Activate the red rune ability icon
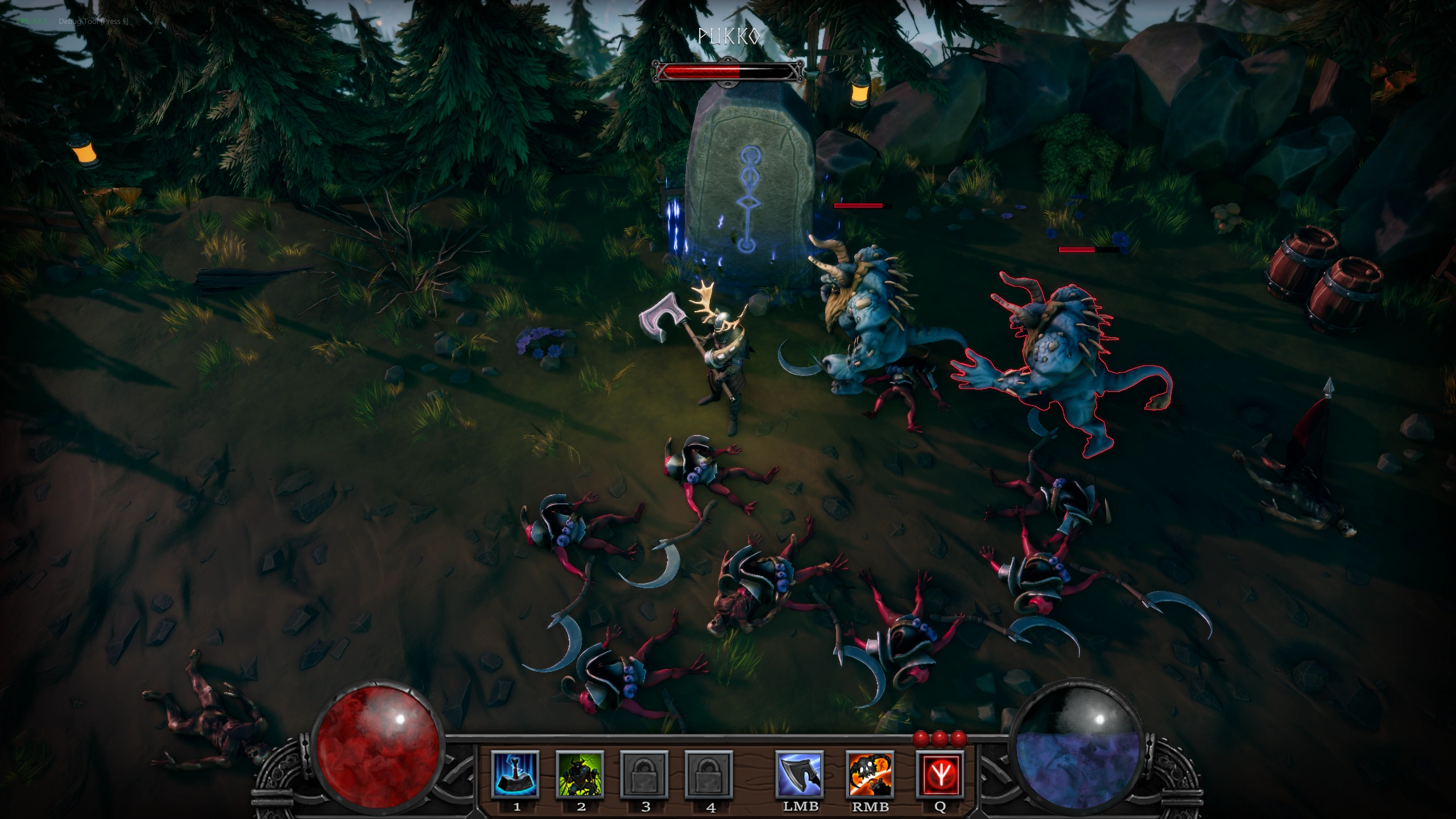The width and height of the screenshot is (1456, 819). [940, 774]
